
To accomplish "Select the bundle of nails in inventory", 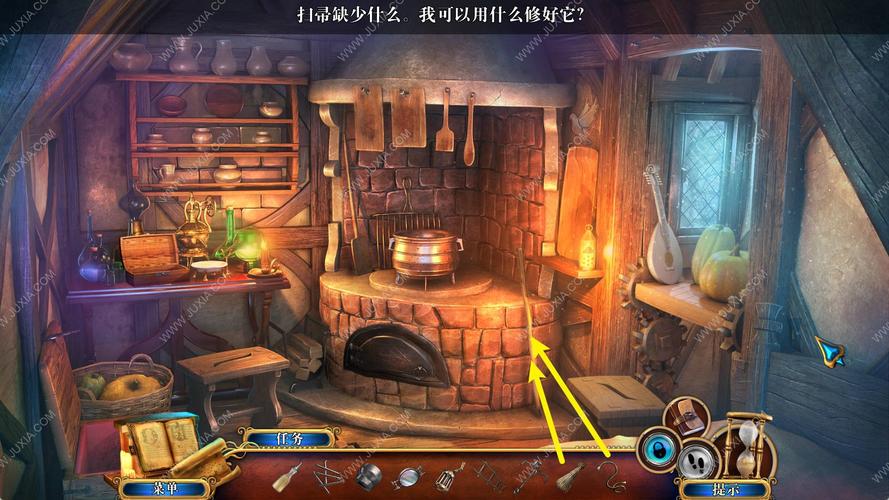I will tap(328, 476).
